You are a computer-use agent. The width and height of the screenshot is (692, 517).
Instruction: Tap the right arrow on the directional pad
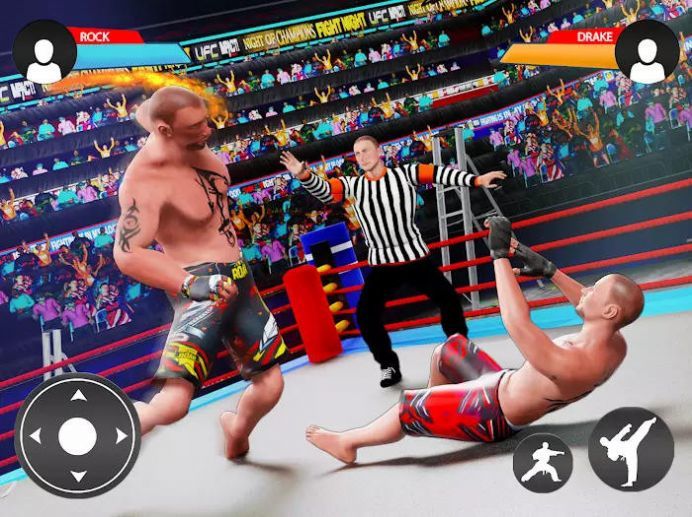tap(120, 437)
